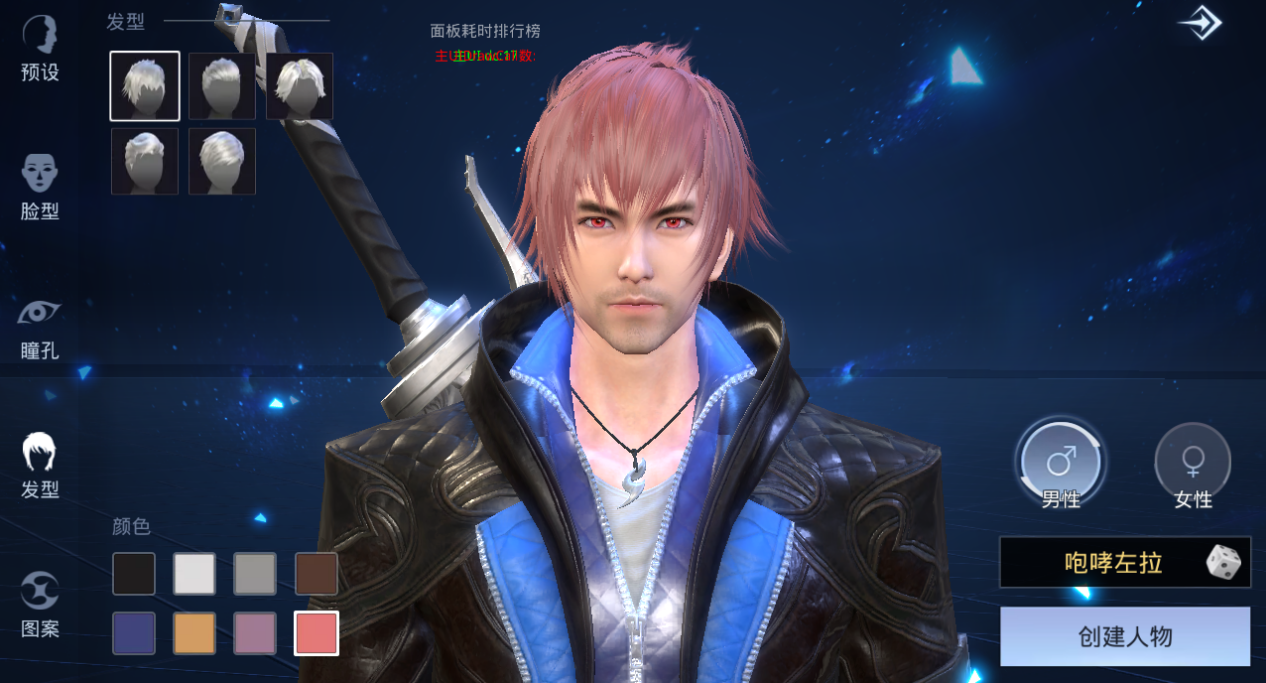Viewport: 1266px width, 683px height.
Task: Open the 预设 preset tab
Action: click(40, 48)
